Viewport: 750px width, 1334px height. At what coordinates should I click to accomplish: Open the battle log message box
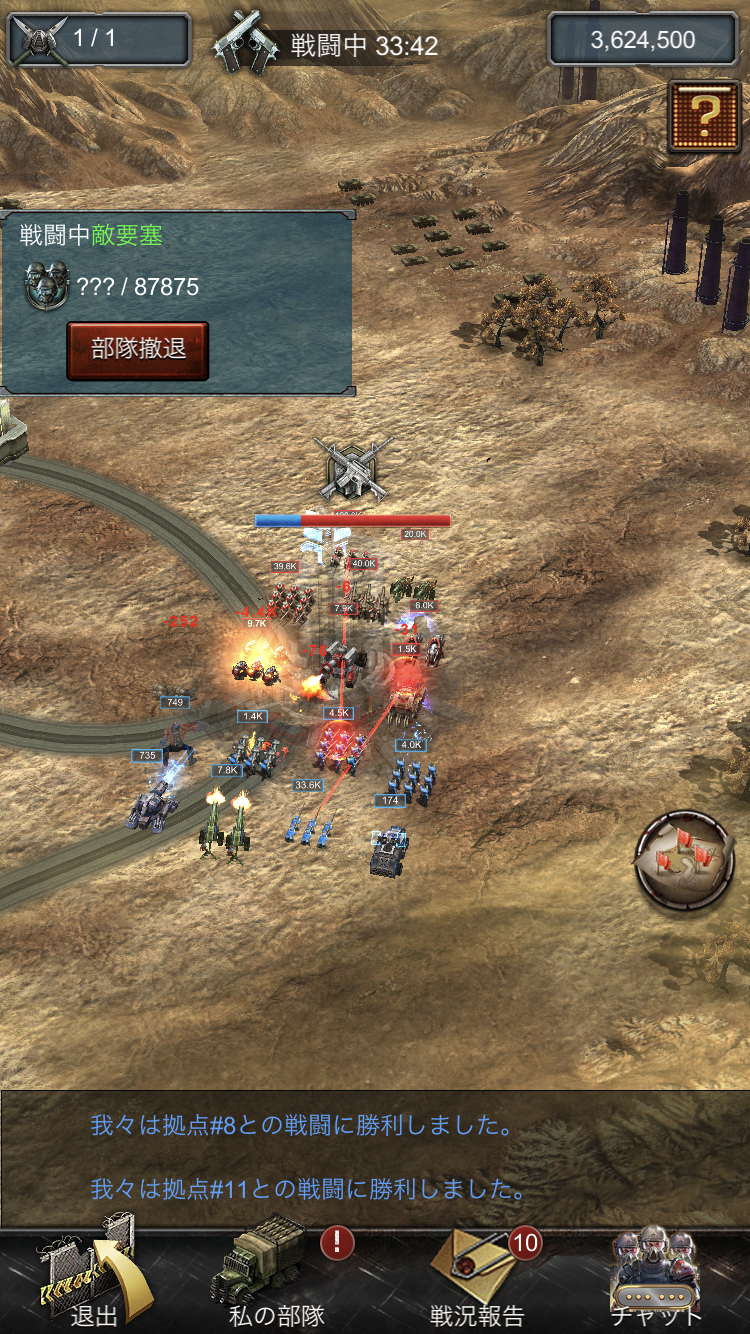click(375, 1158)
